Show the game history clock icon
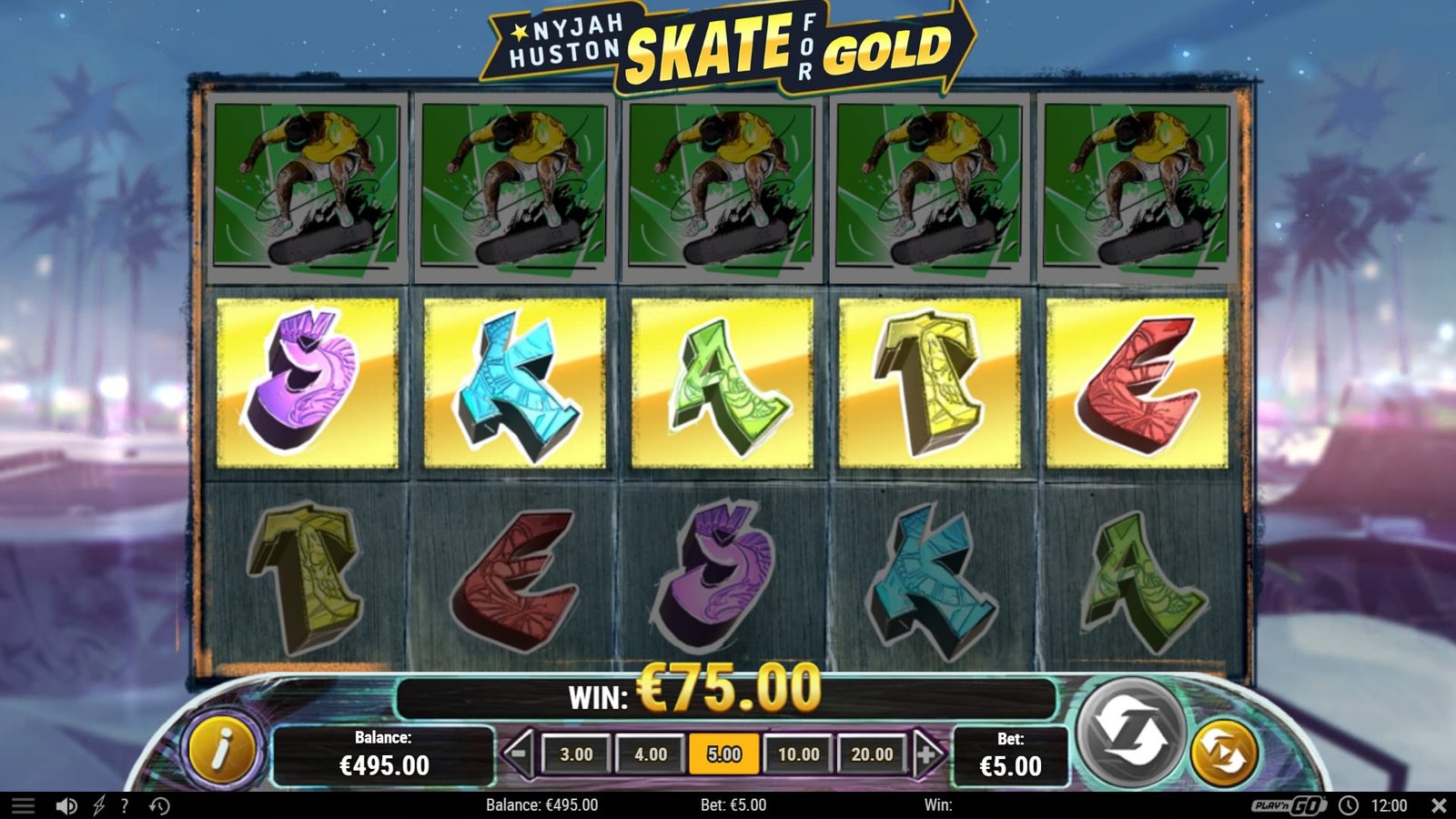Image resolution: width=1456 pixels, height=819 pixels. click(x=159, y=805)
